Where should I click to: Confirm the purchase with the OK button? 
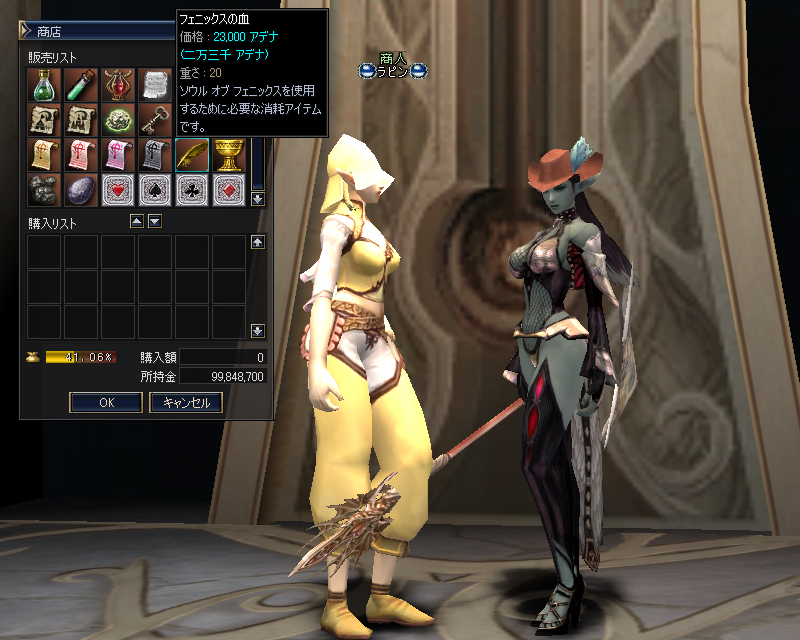106,403
